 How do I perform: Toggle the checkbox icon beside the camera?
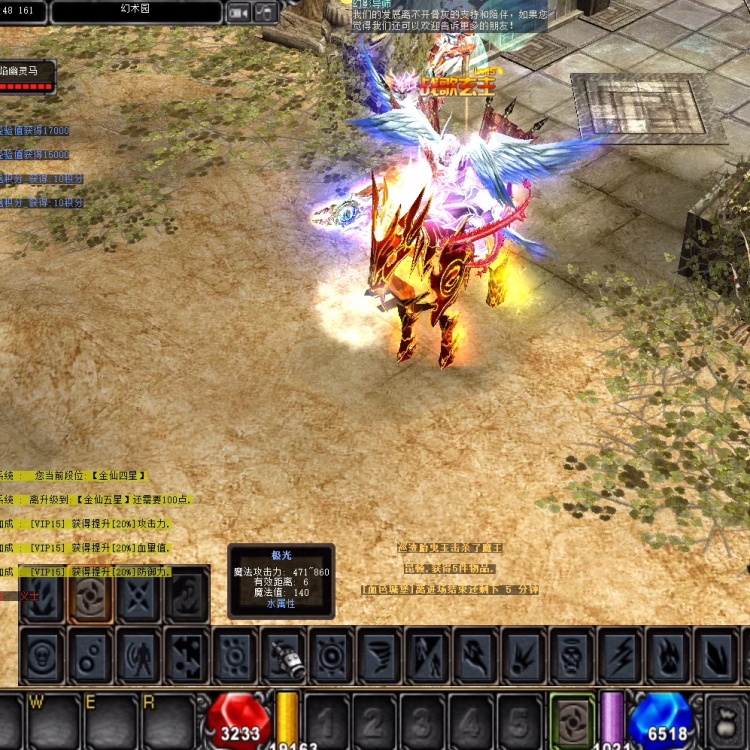click(266, 12)
